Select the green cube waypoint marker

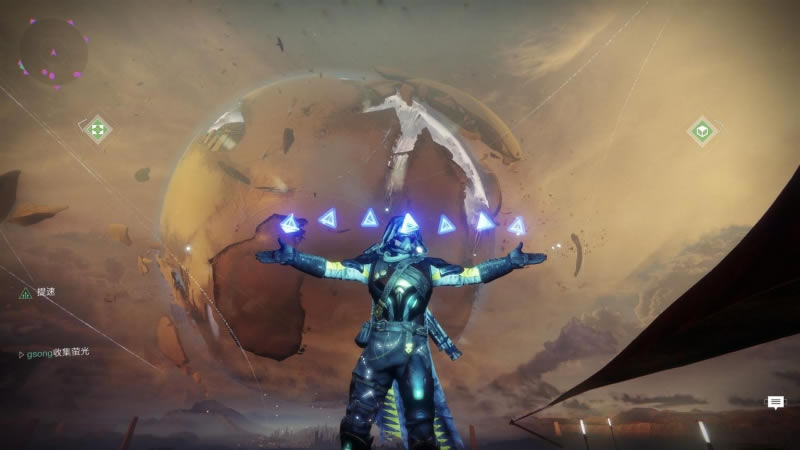coord(702,131)
